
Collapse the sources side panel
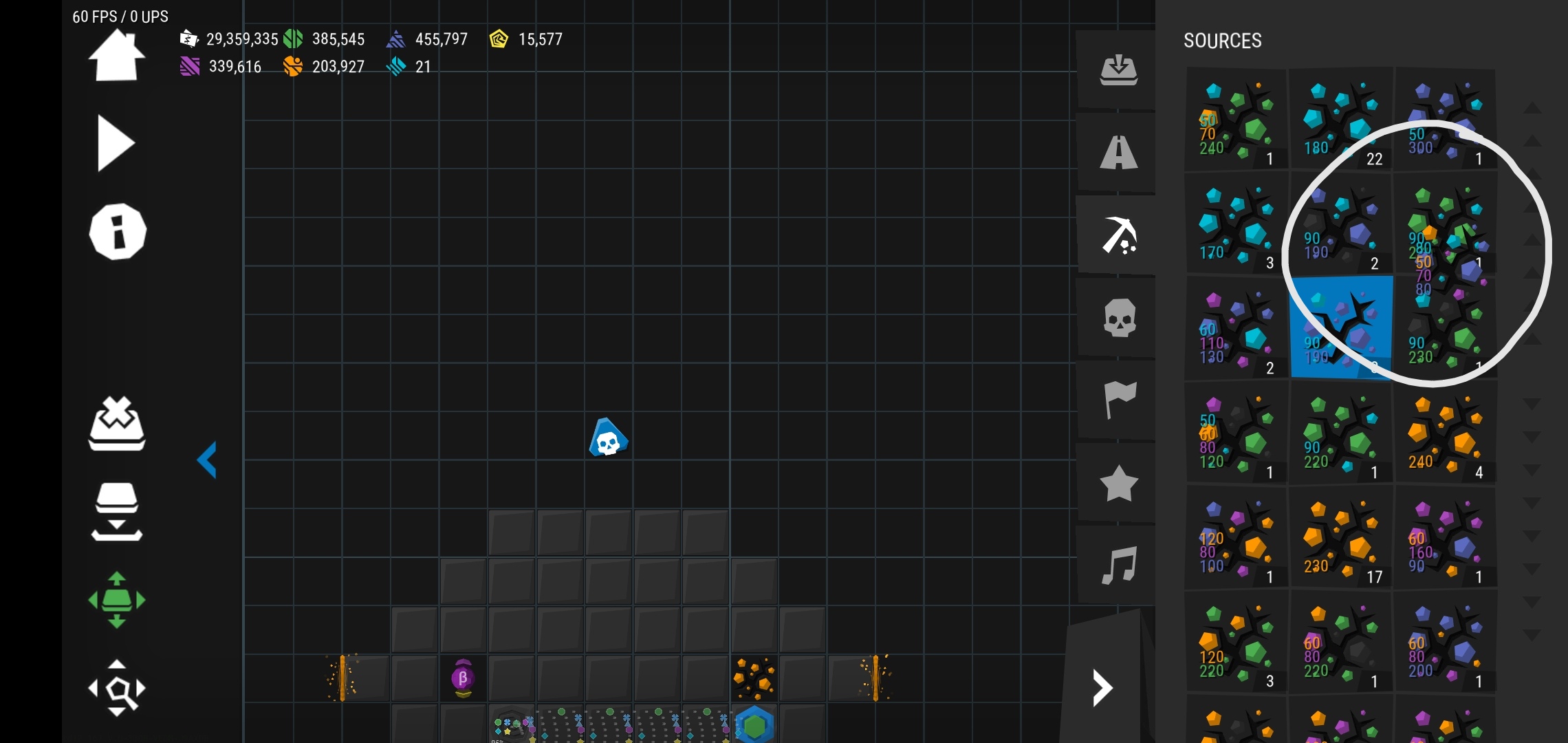pos(1102,688)
